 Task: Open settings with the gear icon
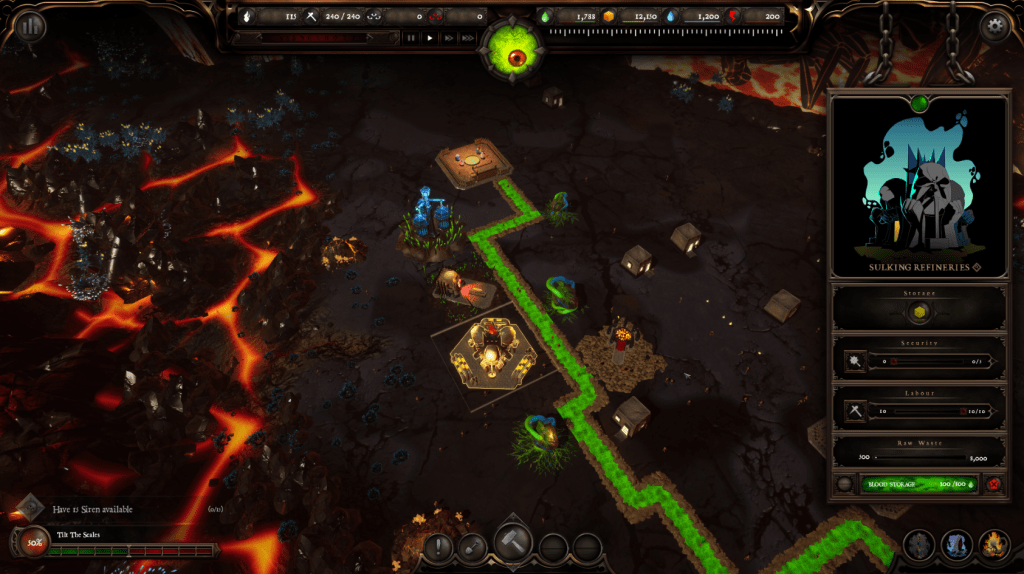coord(994,27)
